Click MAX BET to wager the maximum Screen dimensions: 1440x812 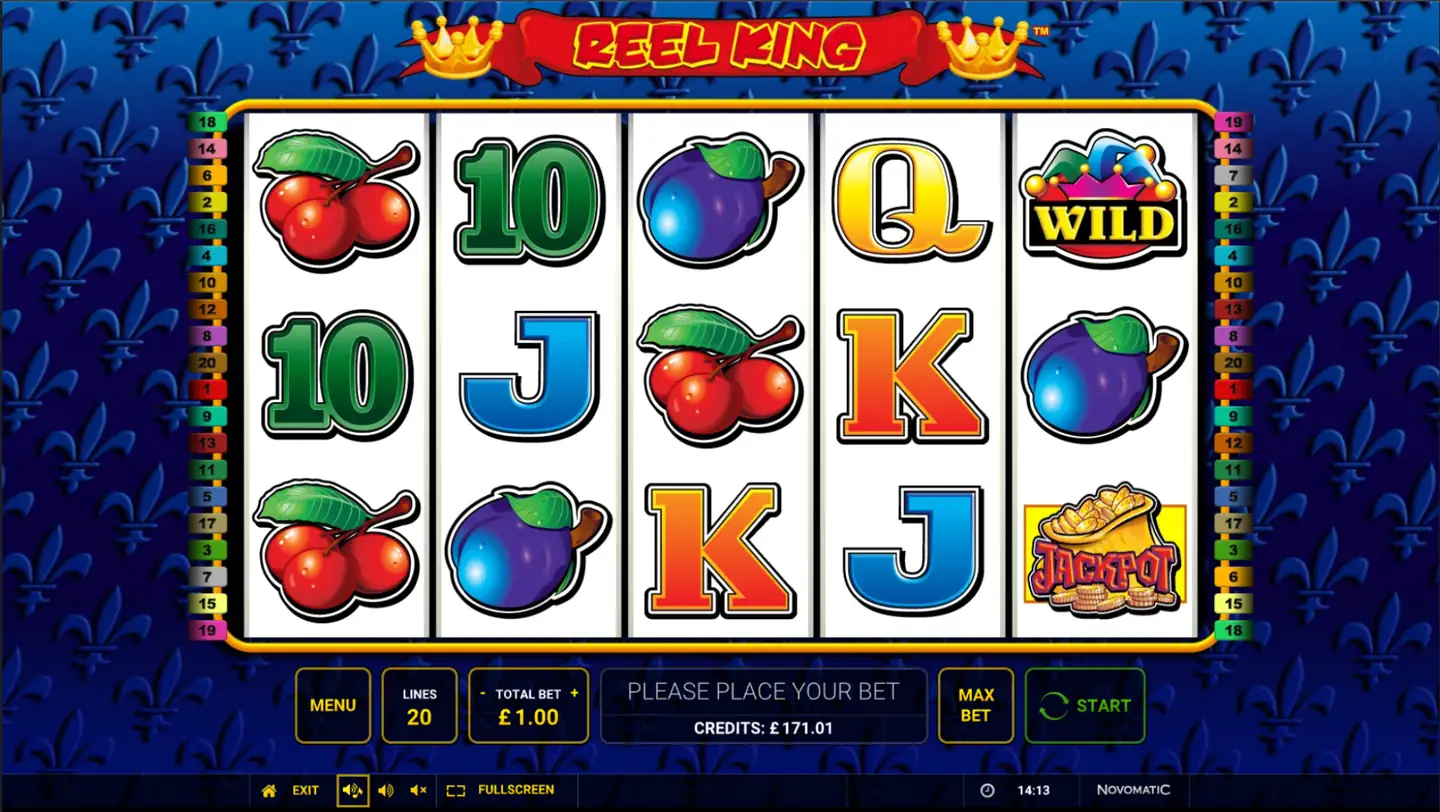pyautogui.click(x=975, y=705)
